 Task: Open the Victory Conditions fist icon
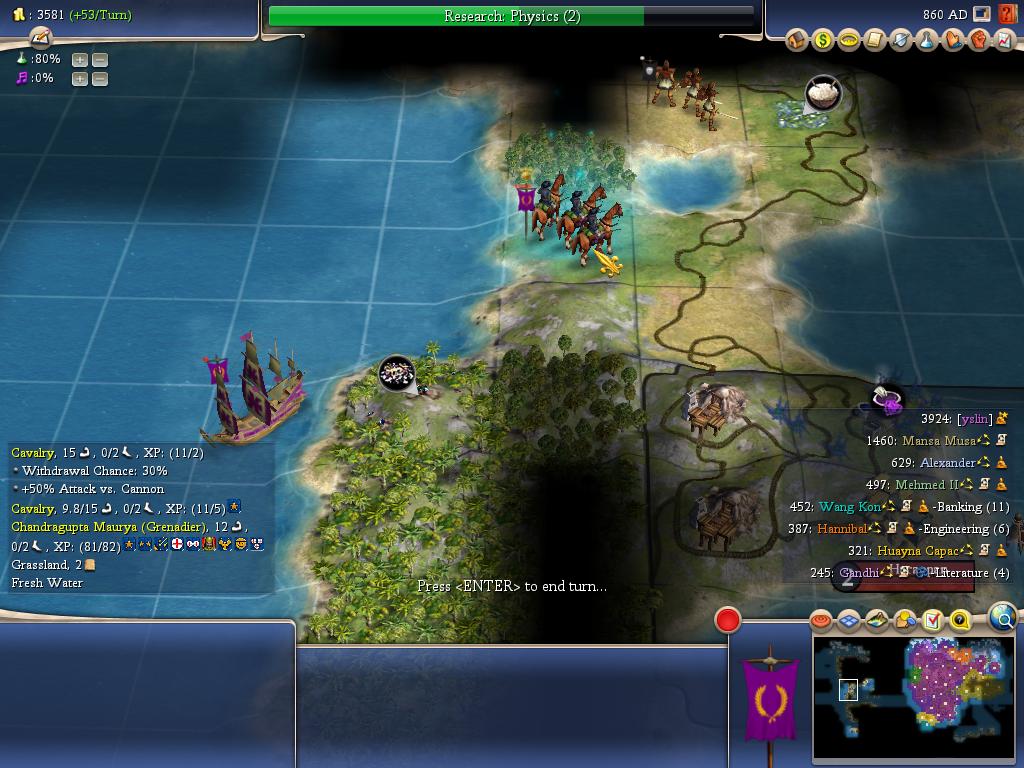point(979,40)
